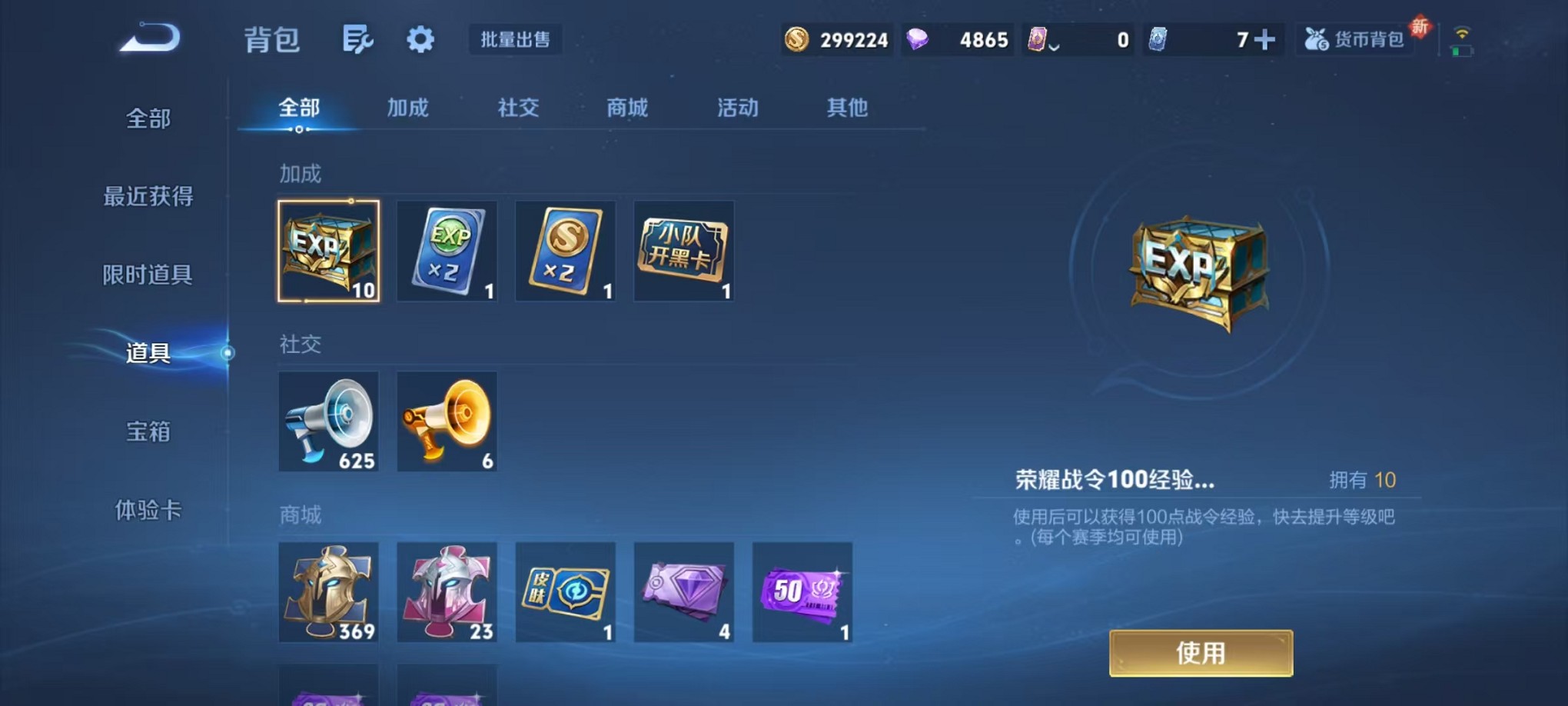Select the golden horn item

pos(447,421)
